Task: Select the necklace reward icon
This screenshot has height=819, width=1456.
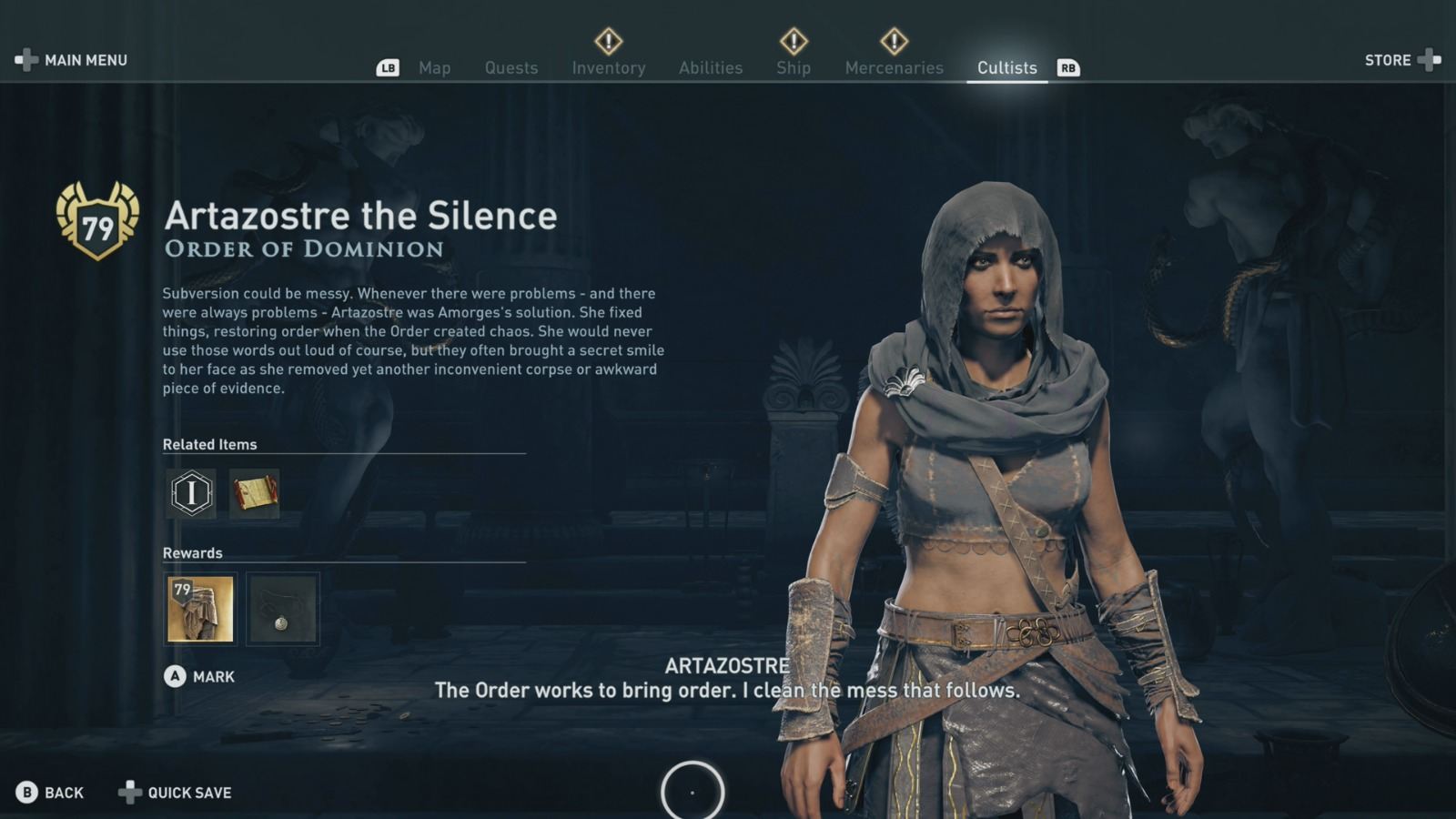Action: pyautogui.click(x=282, y=610)
